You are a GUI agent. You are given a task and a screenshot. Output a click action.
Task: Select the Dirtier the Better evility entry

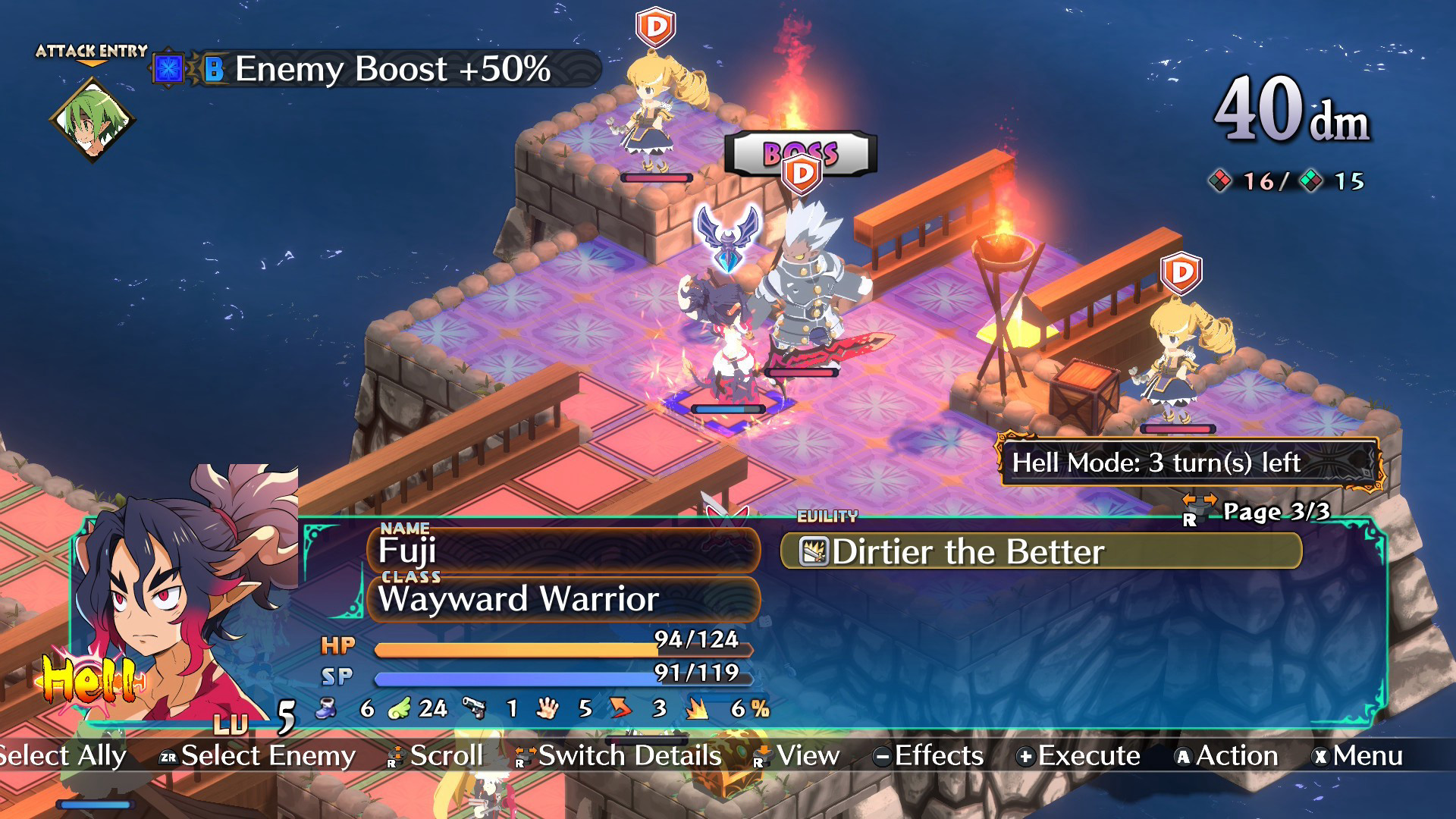tap(1040, 551)
